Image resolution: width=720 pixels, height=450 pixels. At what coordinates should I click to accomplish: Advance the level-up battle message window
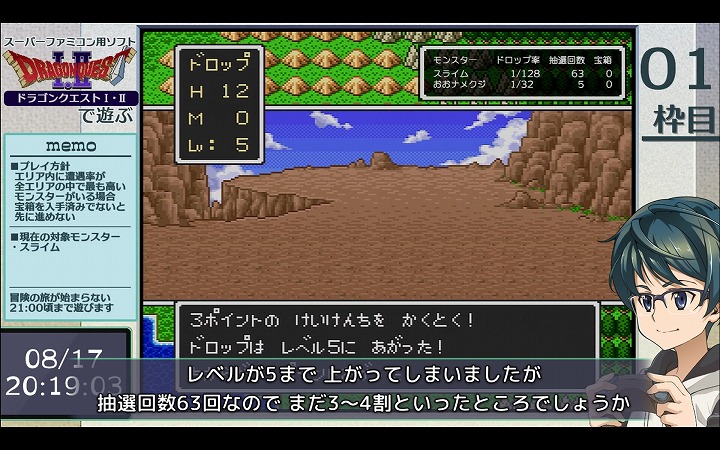tap(386, 333)
